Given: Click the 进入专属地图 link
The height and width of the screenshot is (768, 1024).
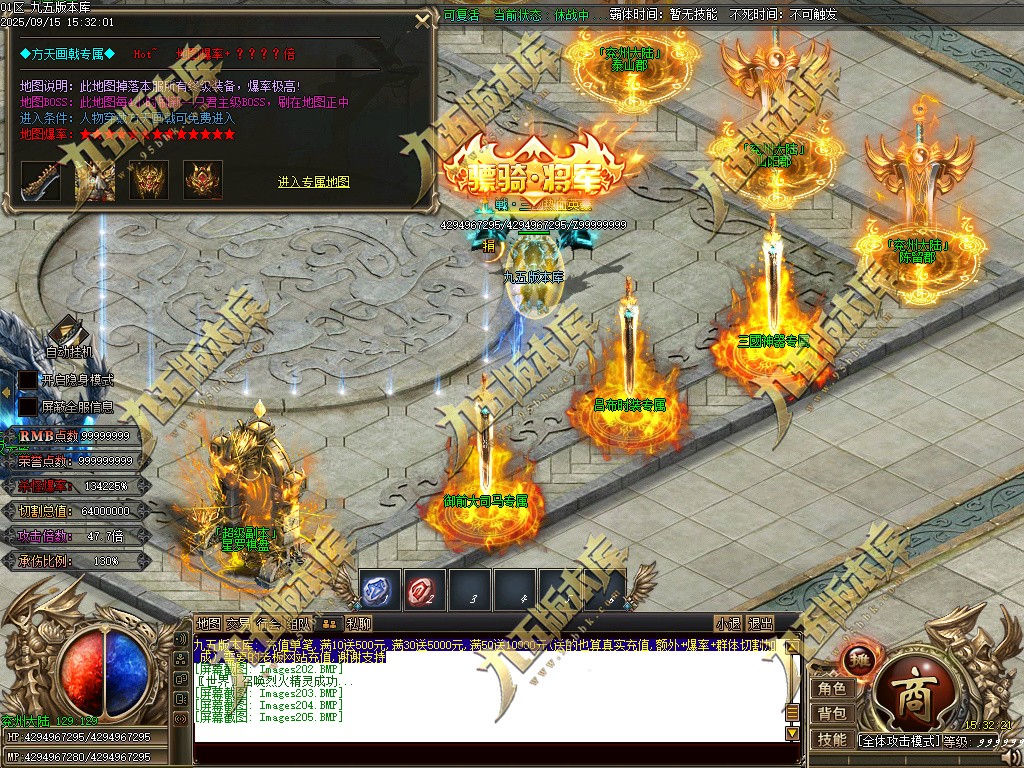Looking at the screenshot, I should [x=314, y=182].
